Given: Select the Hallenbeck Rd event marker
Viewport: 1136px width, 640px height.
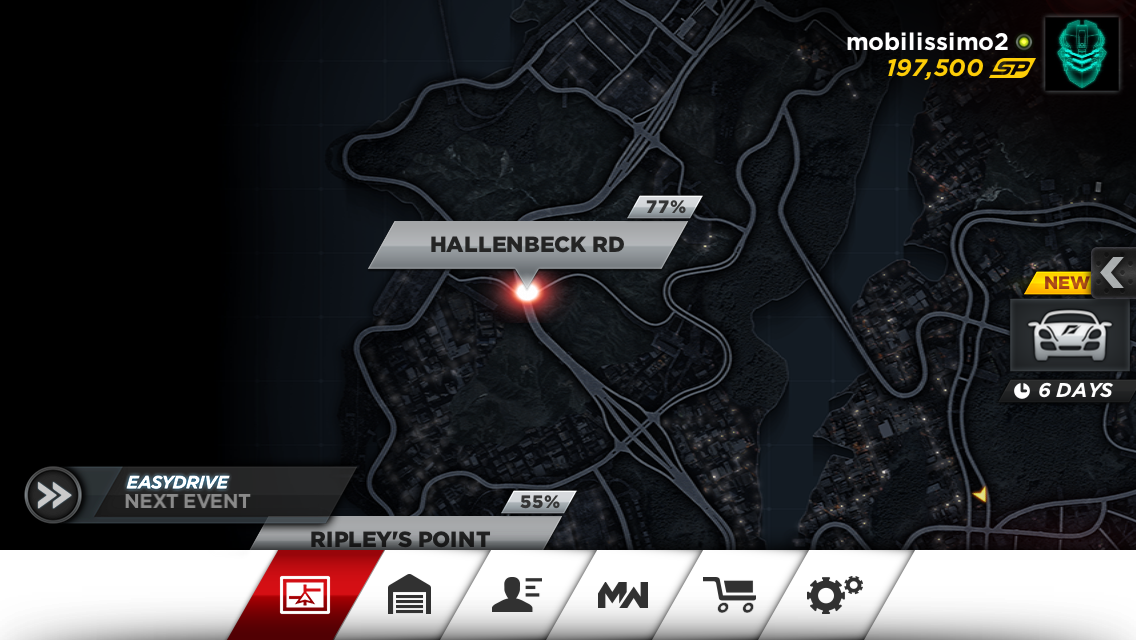Looking at the screenshot, I should point(527,291).
